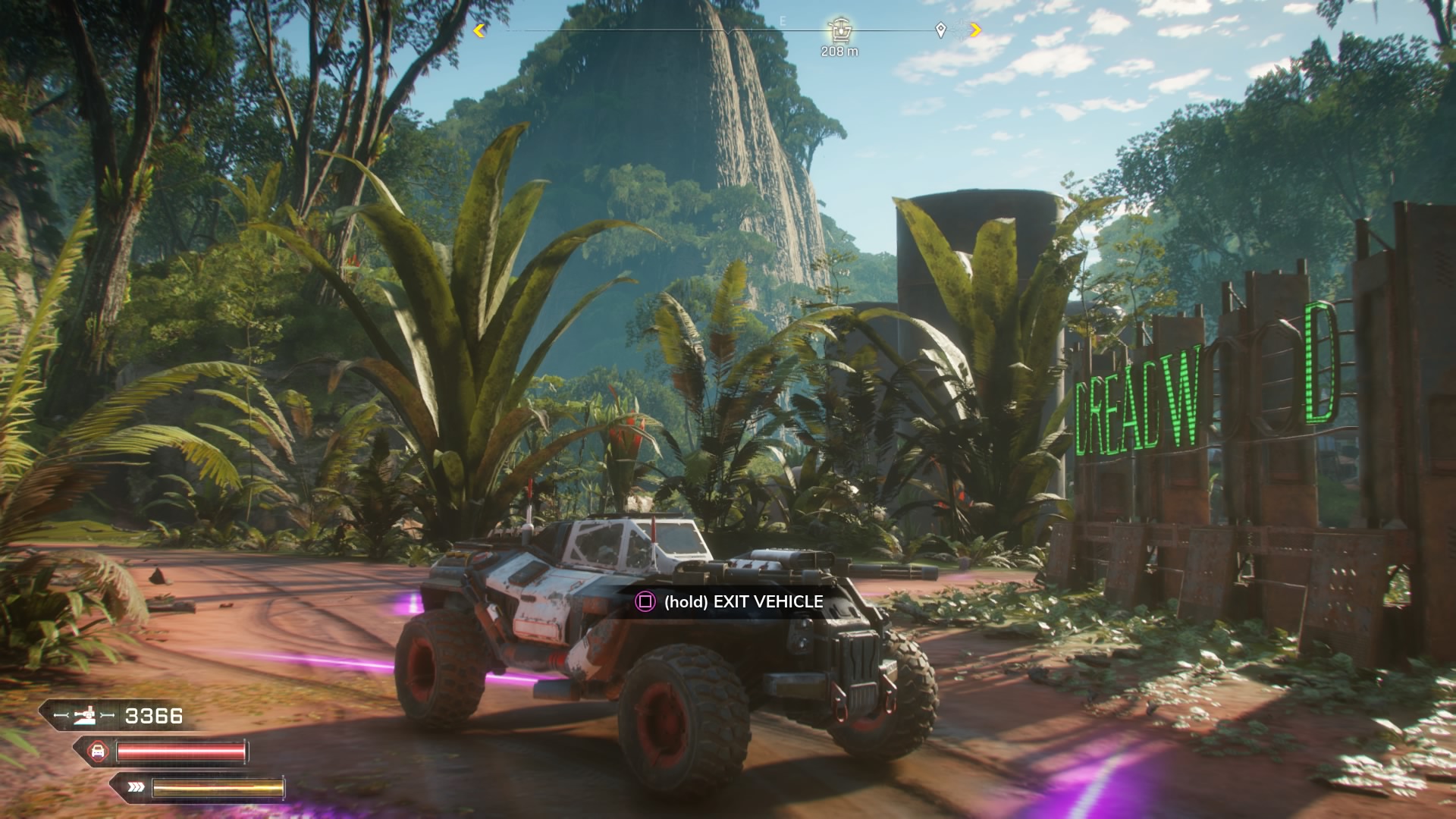1456x819 pixels.
Task: Click the red vehicle health car icon
Action: pyautogui.click(x=97, y=752)
